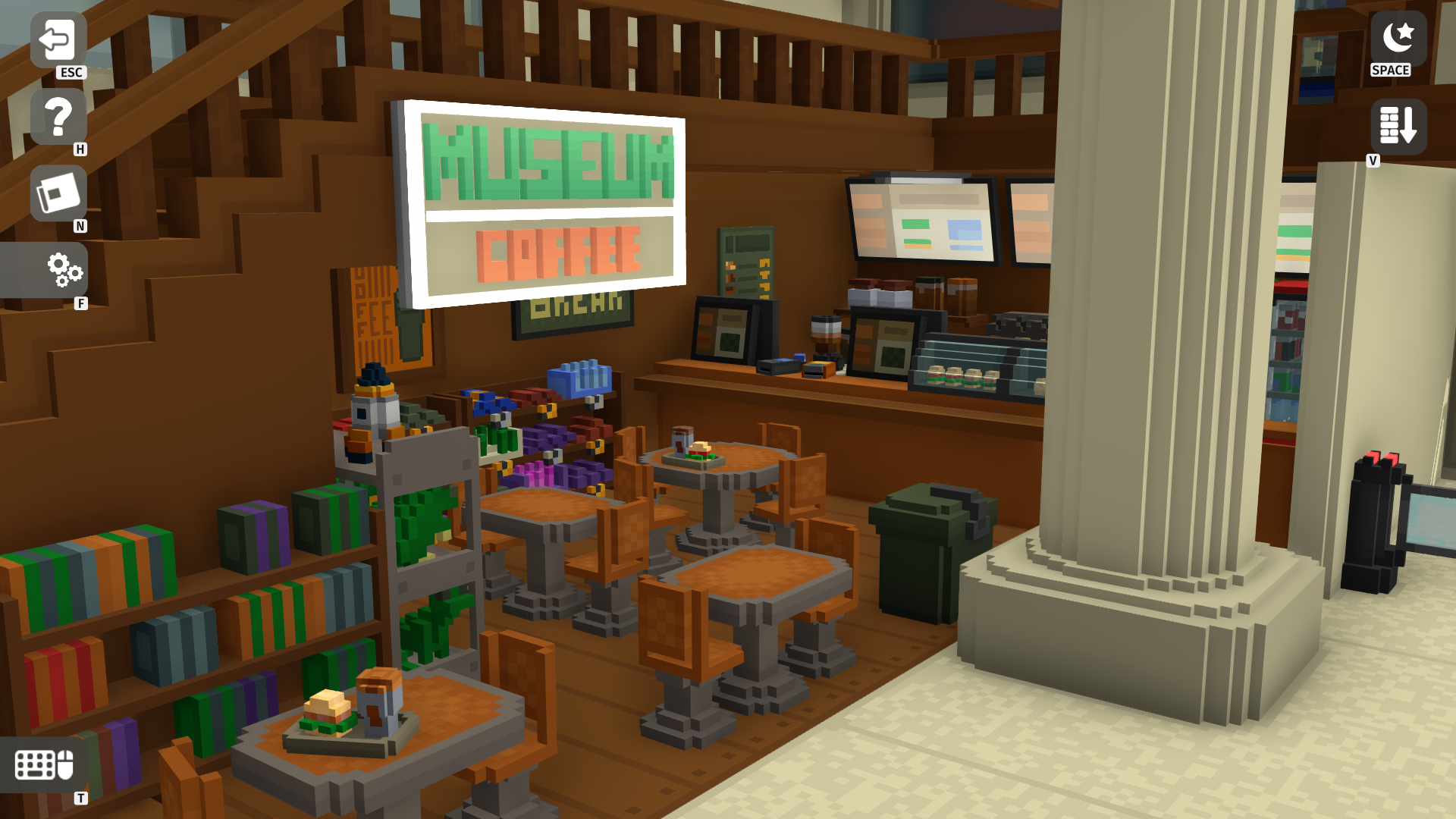The width and height of the screenshot is (1456, 819).
Task: Click the MUSEUM COFFEE sign
Action: point(548,205)
